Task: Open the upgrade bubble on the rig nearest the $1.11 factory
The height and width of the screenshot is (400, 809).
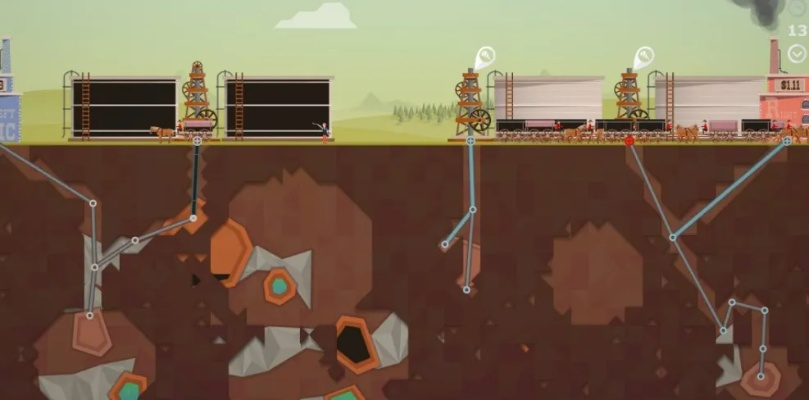Action: pyautogui.click(x=643, y=56)
